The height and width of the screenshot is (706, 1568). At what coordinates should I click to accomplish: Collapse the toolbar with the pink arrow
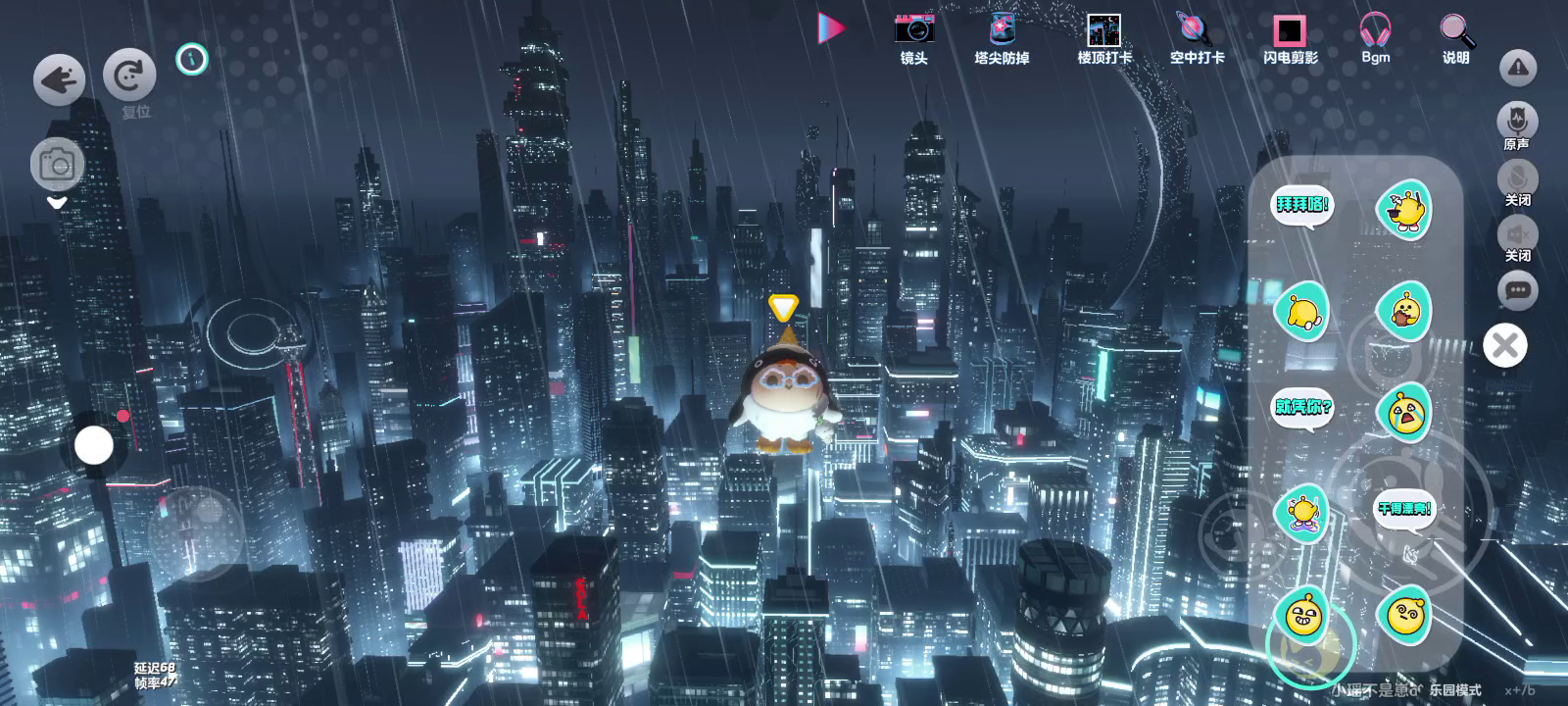tap(831, 28)
